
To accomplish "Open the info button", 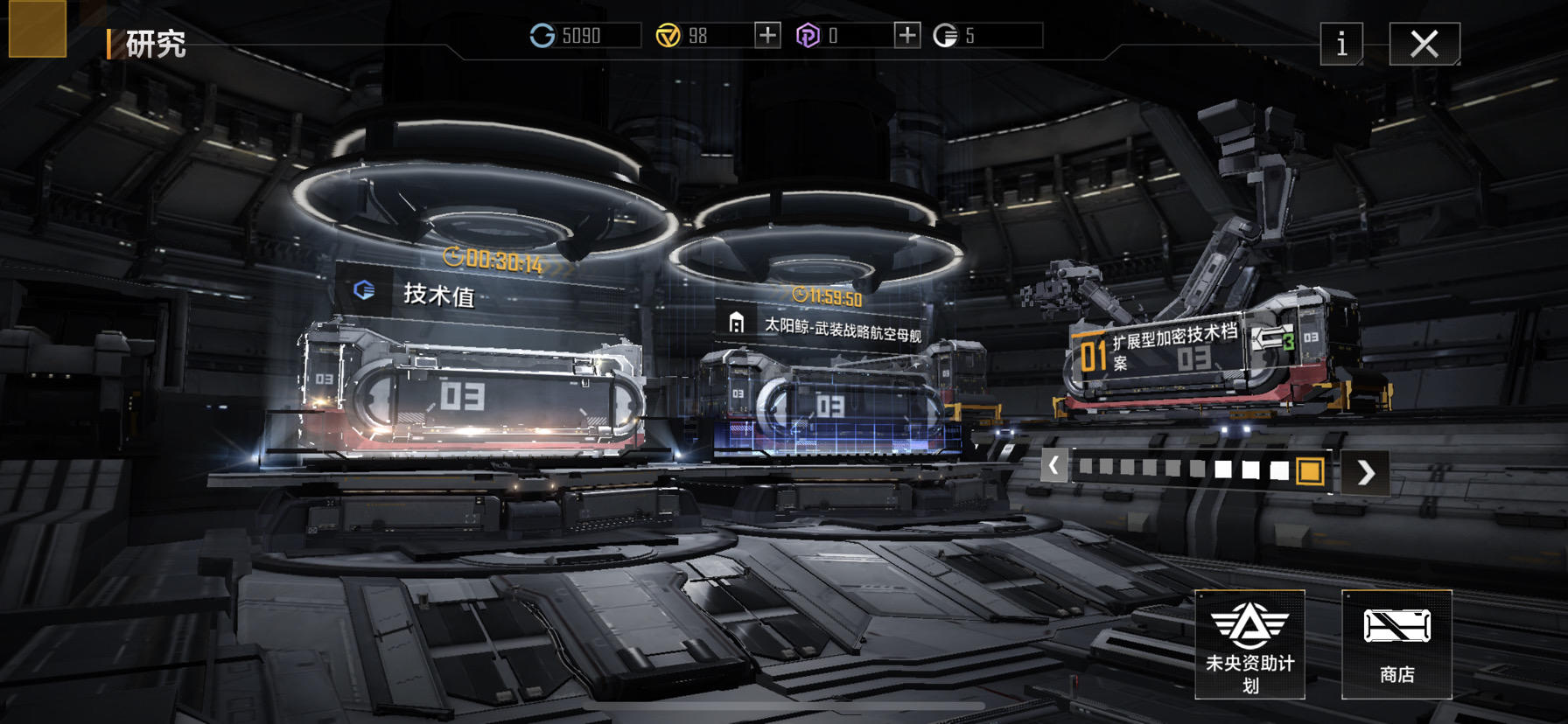I will [x=1341, y=44].
